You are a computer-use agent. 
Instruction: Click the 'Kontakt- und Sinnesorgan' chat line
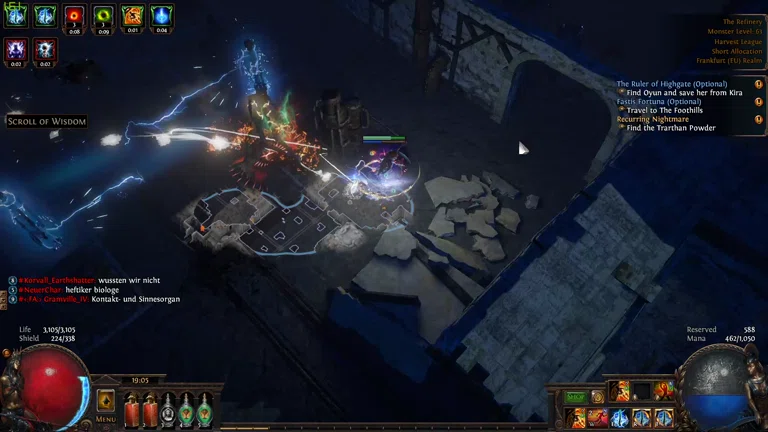pyautogui.click(x=136, y=299)
